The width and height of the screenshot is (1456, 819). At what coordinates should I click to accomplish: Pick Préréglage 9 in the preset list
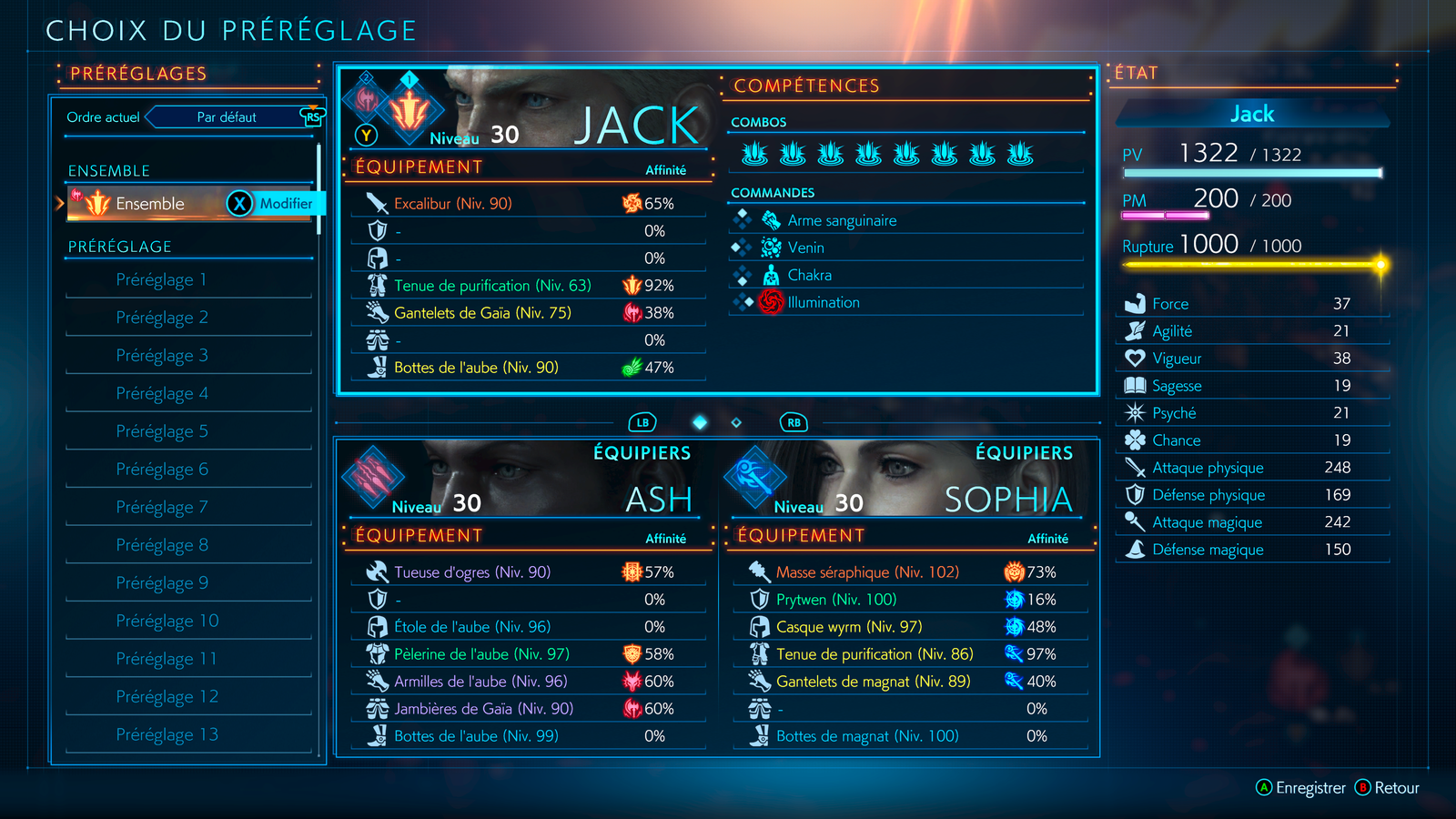tap(162, 583)
